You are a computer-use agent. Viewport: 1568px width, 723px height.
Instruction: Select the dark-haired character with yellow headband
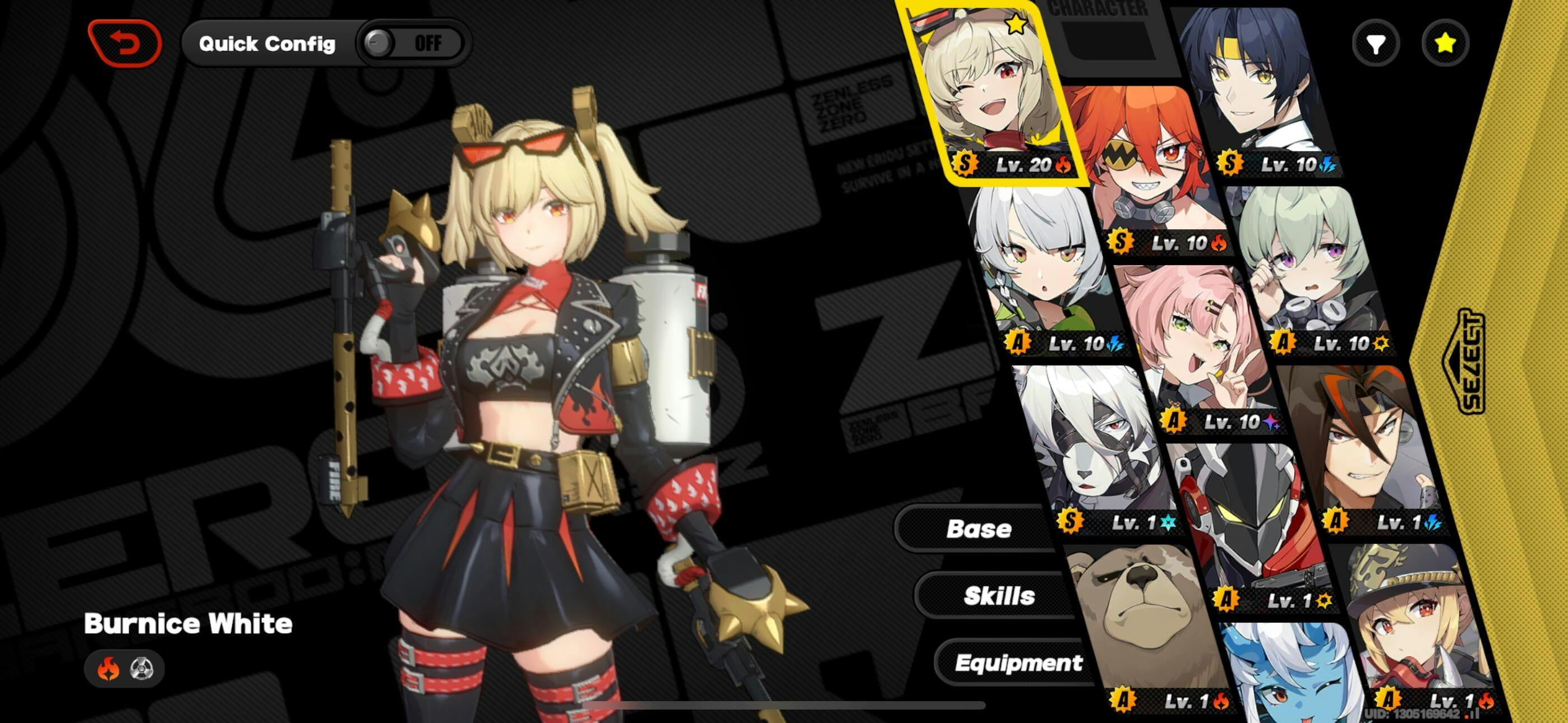(1254, 85)
